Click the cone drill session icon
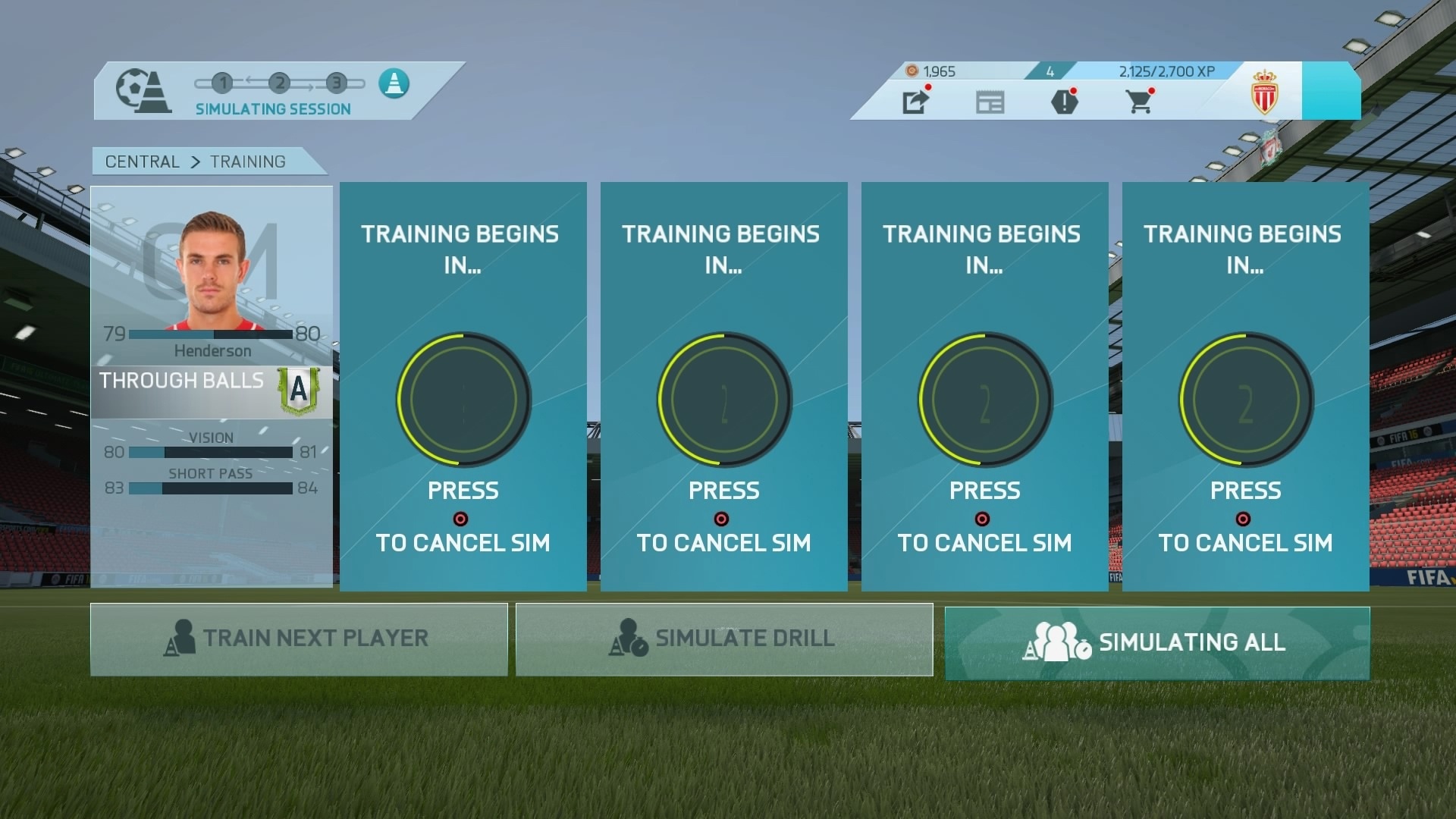The image size is (1456, 819). (x=394, y=83)
